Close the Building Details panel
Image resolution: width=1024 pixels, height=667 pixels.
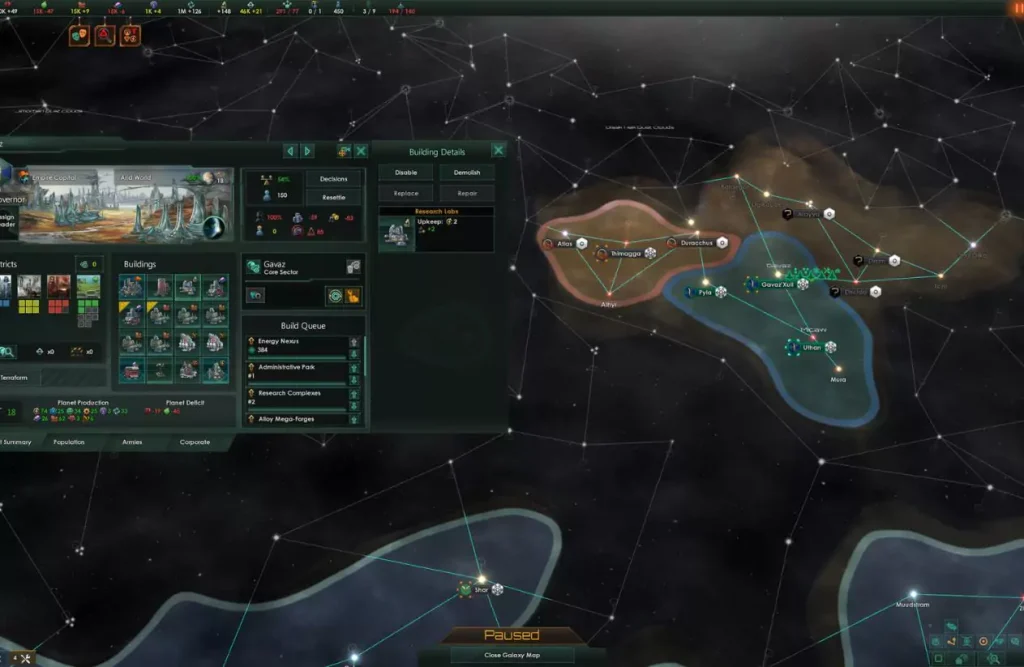498,151
